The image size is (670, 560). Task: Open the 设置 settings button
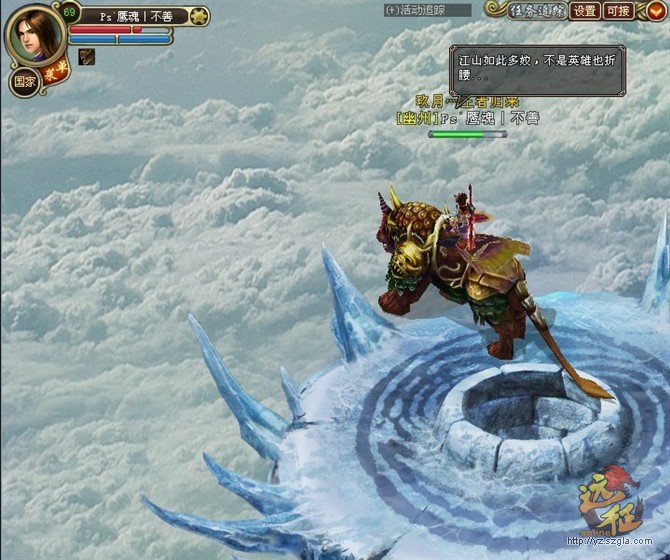coord(585,11)
